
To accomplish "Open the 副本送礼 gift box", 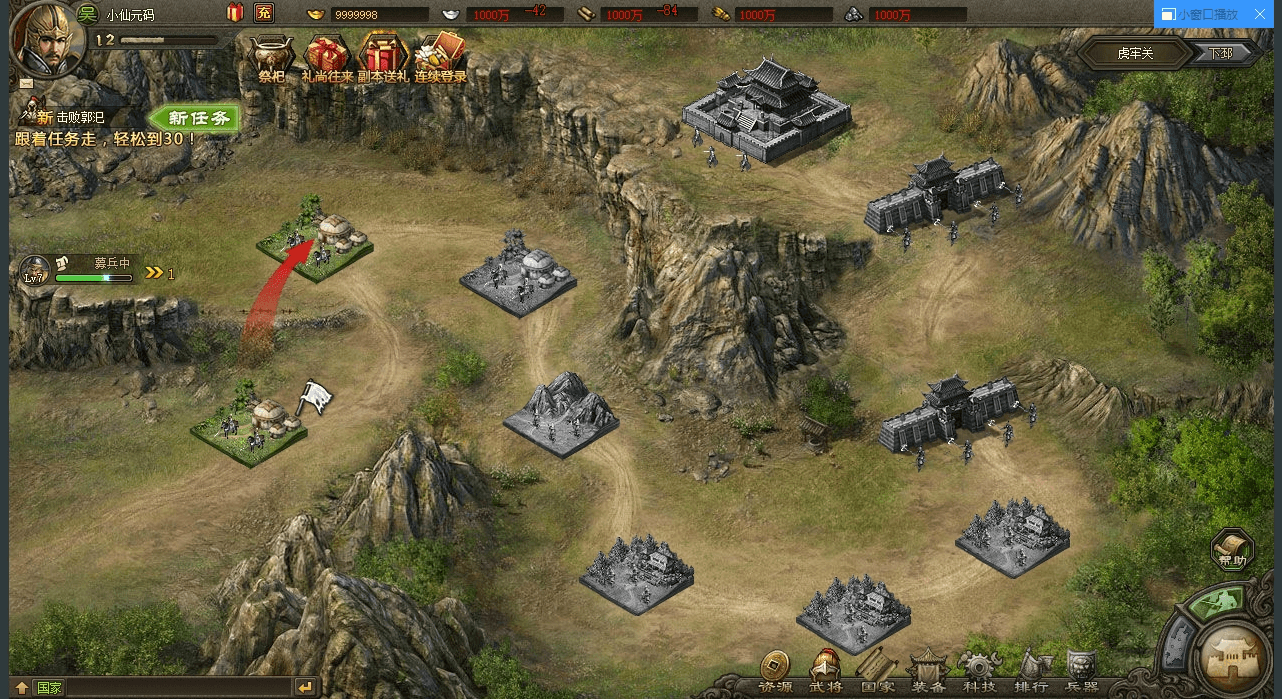I will tap(383, 58).
